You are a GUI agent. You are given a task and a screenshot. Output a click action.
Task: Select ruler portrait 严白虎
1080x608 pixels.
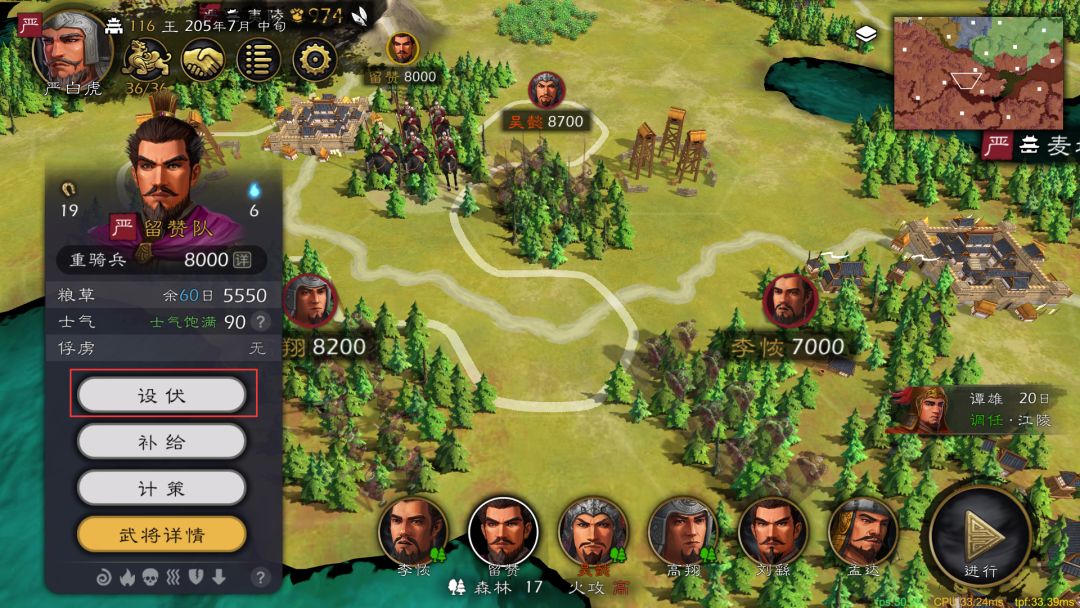70,47
